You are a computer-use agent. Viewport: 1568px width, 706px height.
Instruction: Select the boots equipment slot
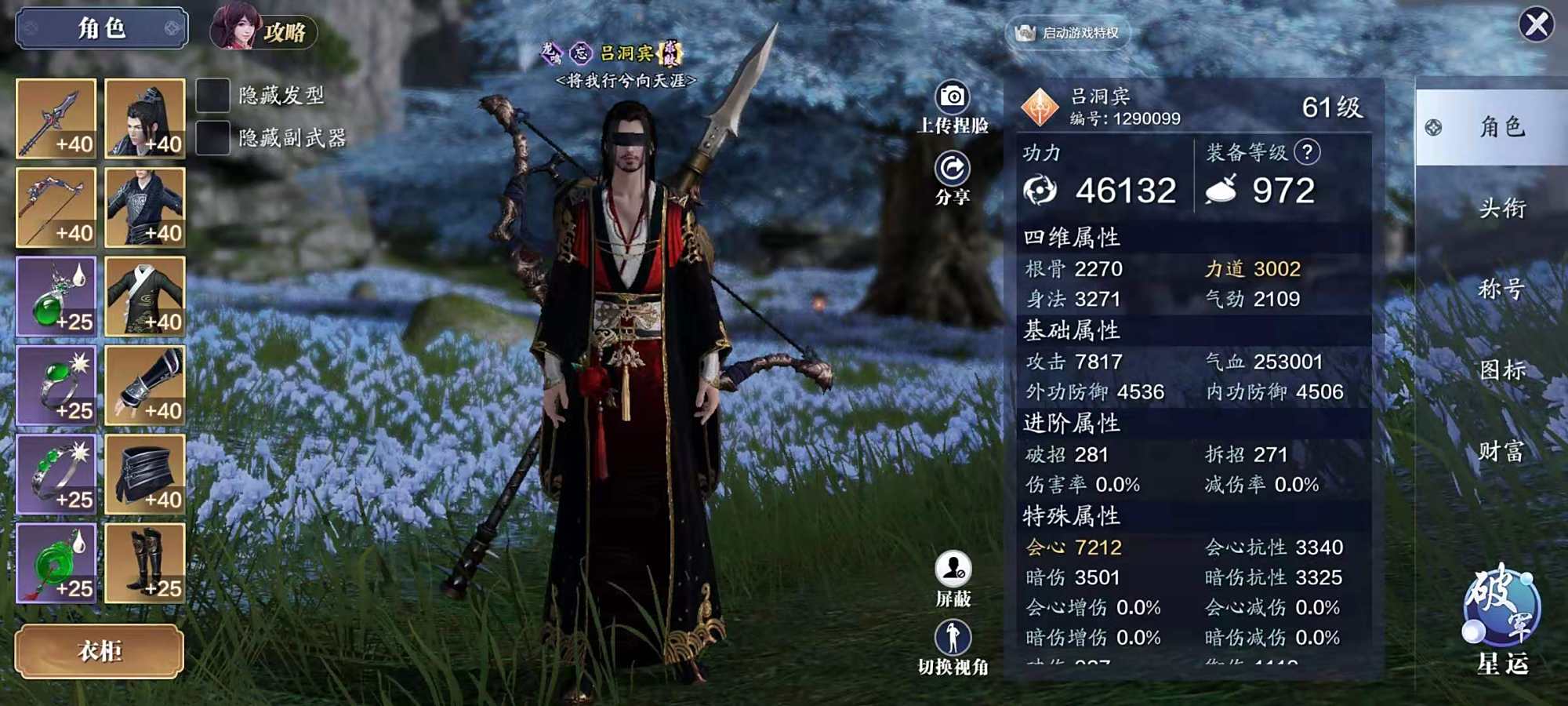click(x=145, y=562)
